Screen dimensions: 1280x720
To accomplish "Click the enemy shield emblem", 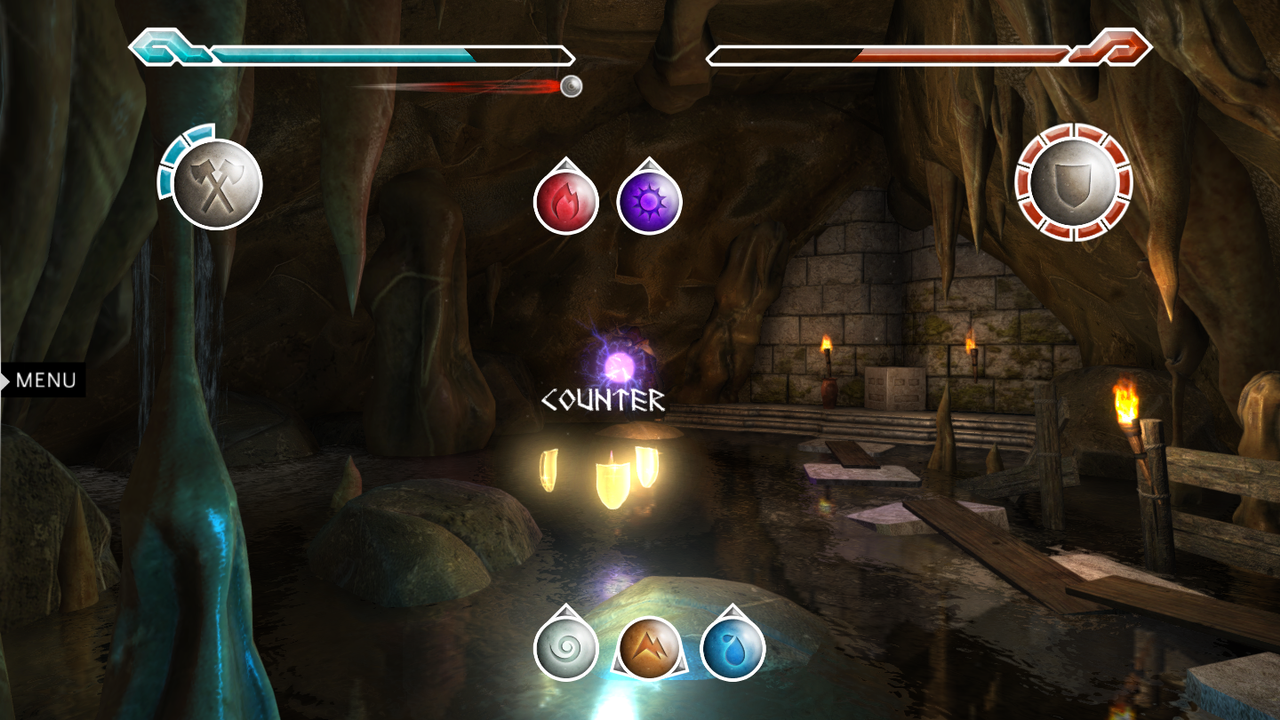I will [1073, 183].
